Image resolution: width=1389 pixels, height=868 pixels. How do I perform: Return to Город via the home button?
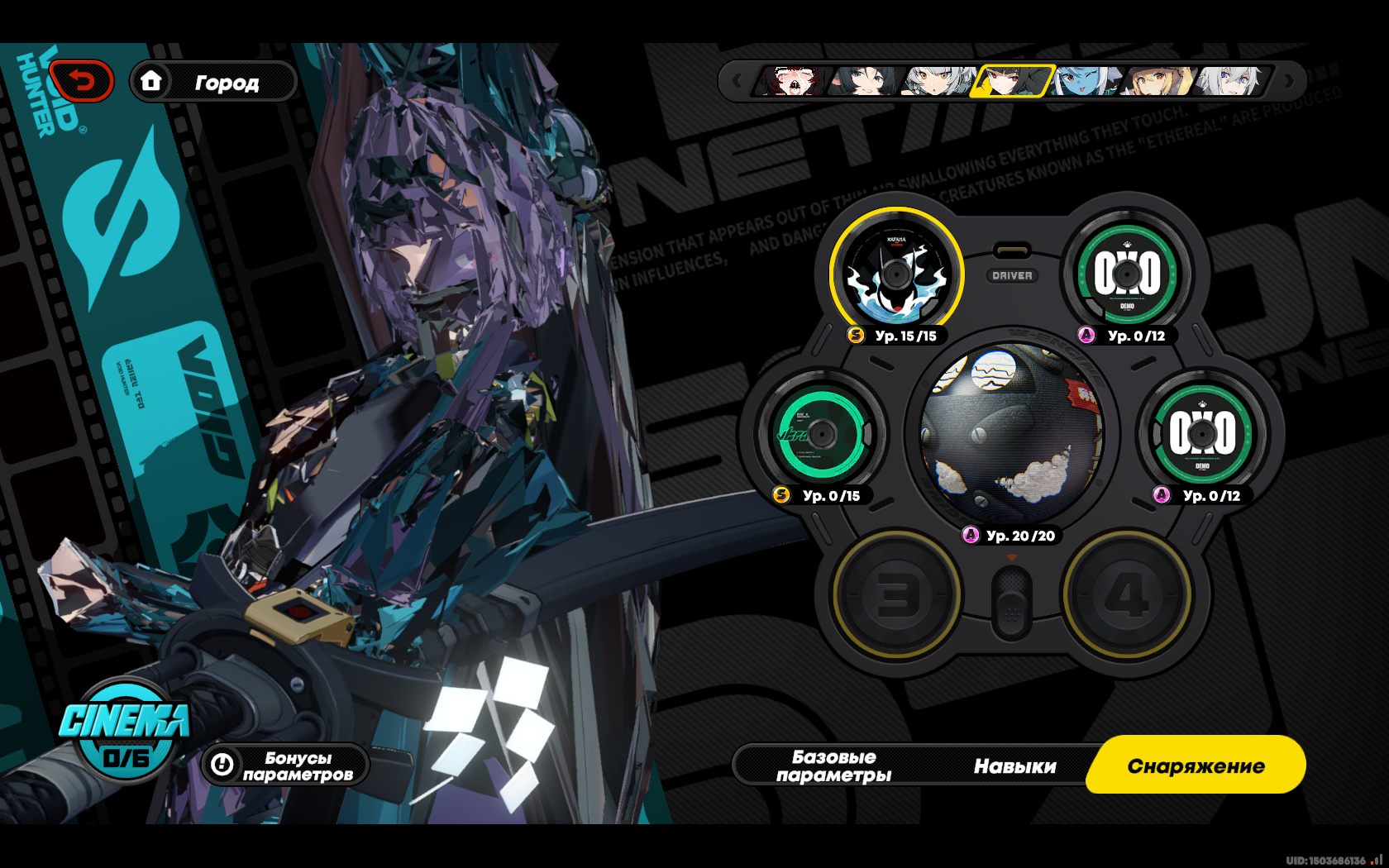coord(213,82)
